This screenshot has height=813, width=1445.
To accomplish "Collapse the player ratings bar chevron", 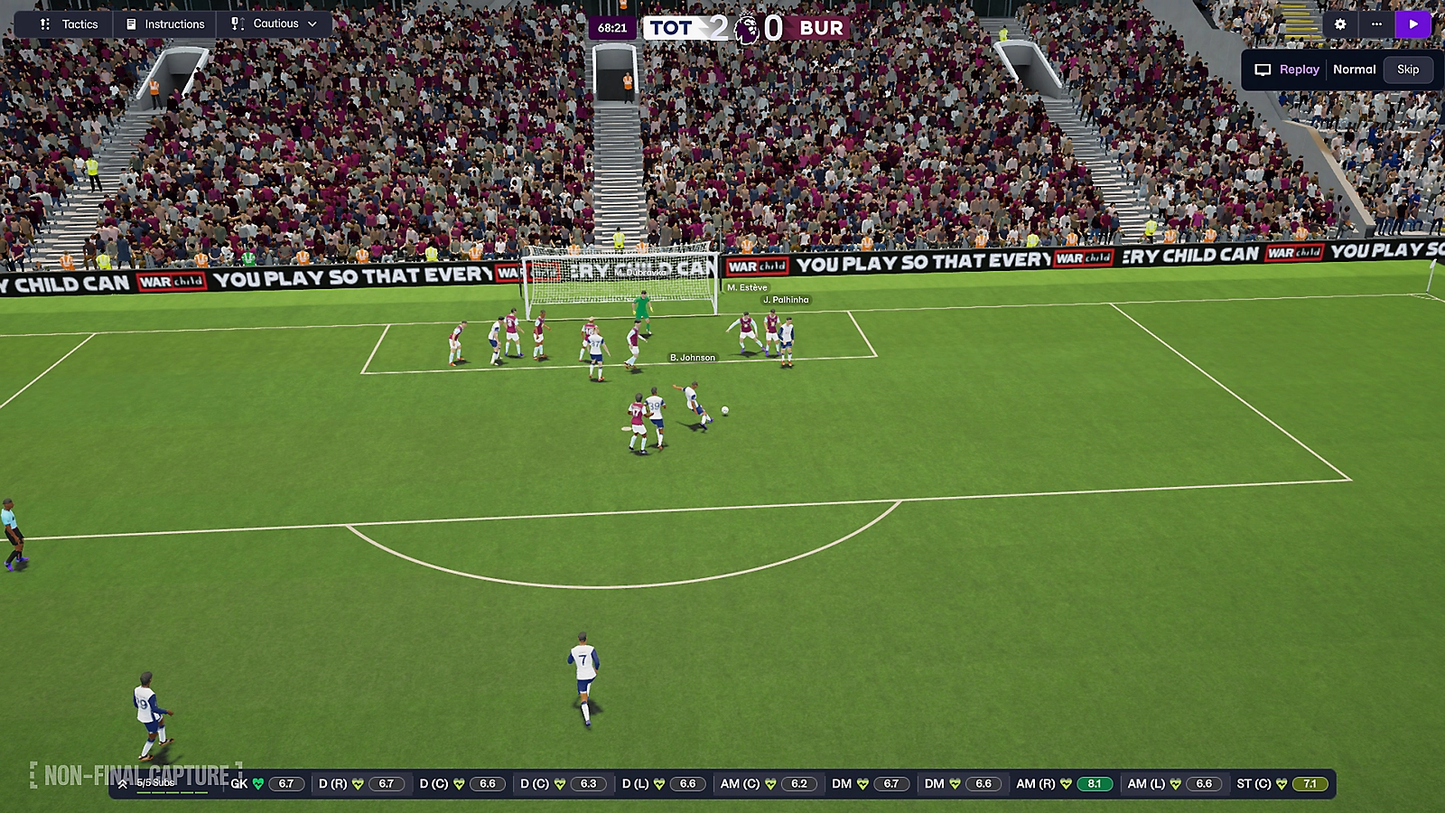I will (x=124, y=783).
